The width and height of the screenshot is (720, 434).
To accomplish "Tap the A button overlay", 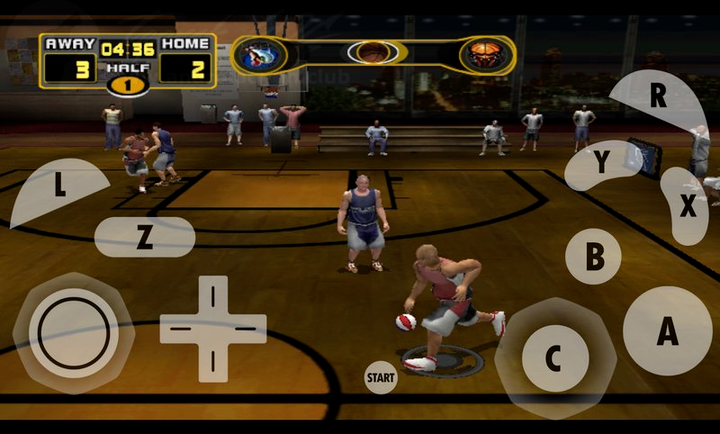I will click(667, 331).
